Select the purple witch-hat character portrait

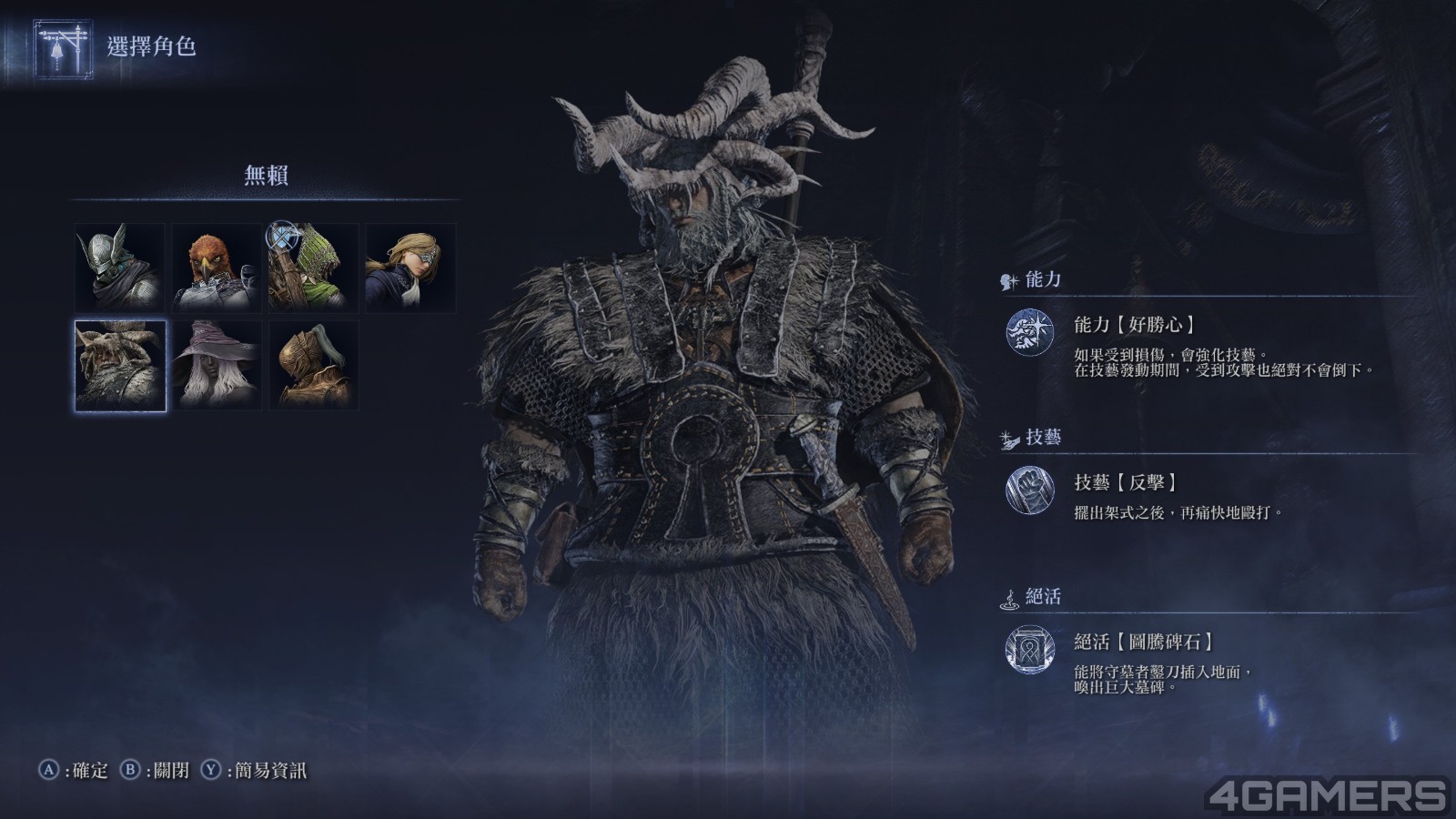[x=217, y=365]
